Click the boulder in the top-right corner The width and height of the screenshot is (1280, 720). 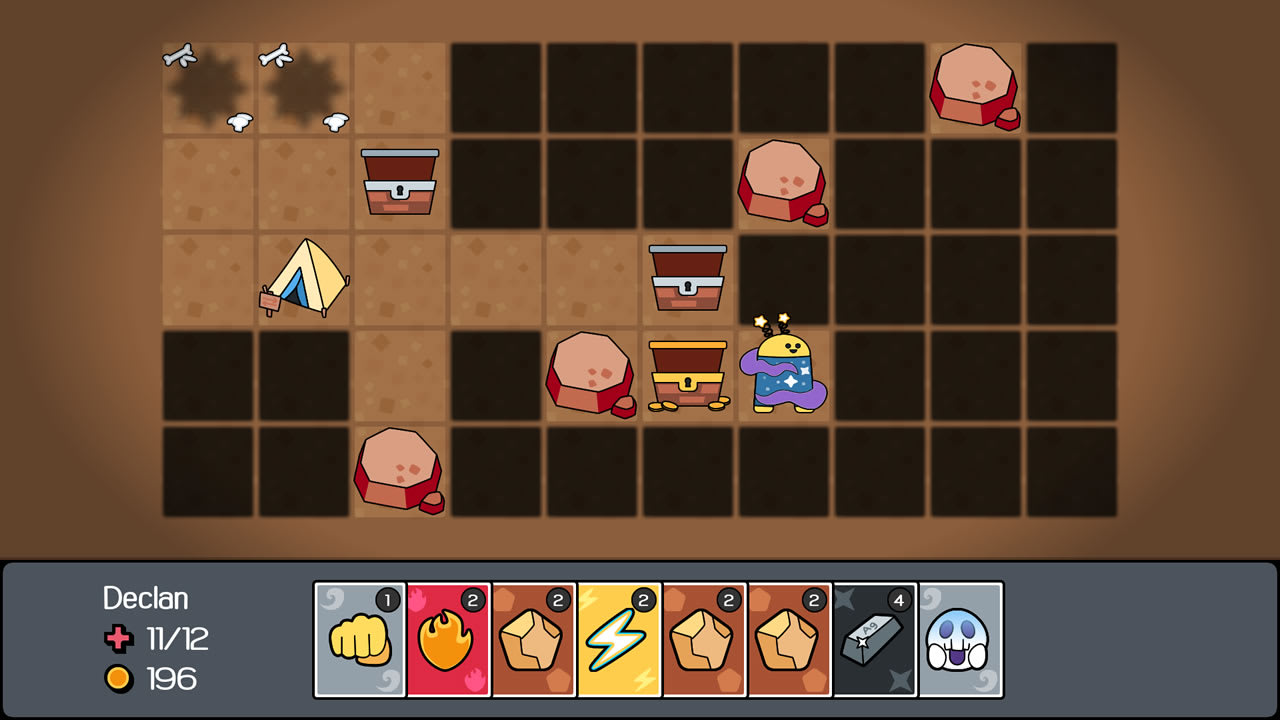pyautogui.click(x=974, y=88)
